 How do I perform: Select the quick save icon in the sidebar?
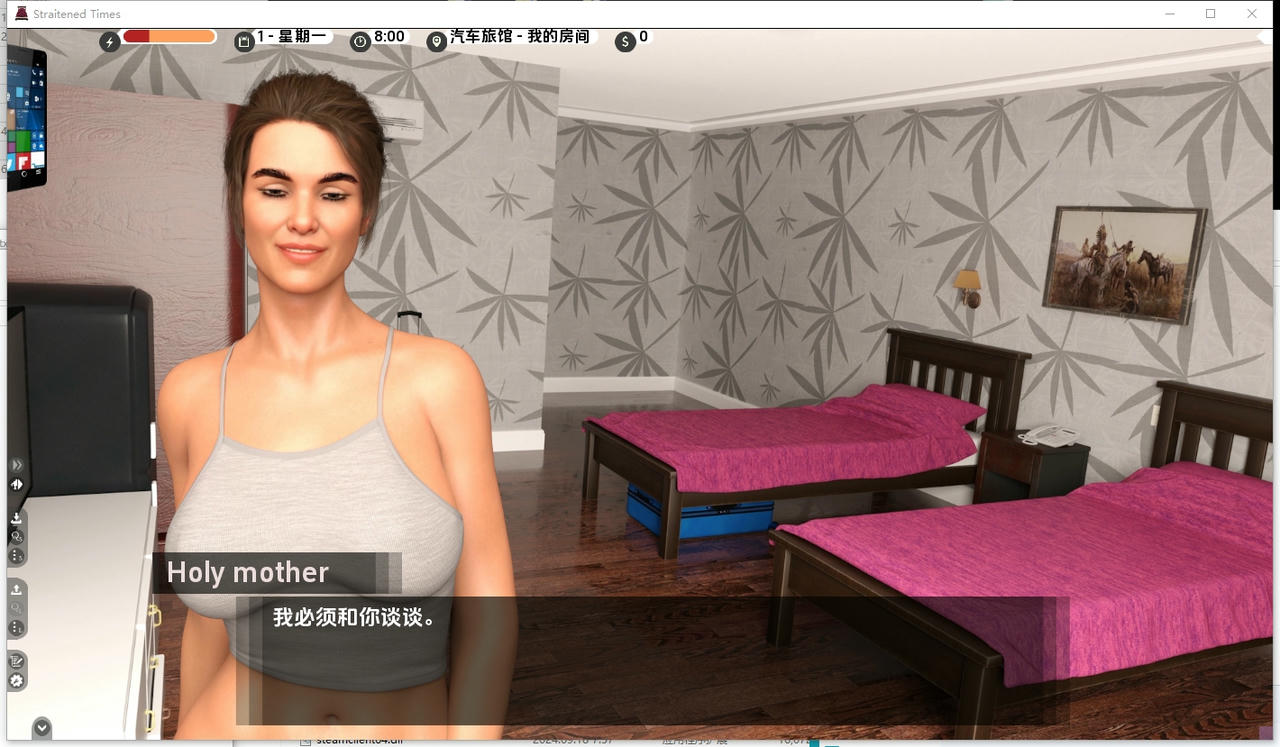click(x=16, y=537)
